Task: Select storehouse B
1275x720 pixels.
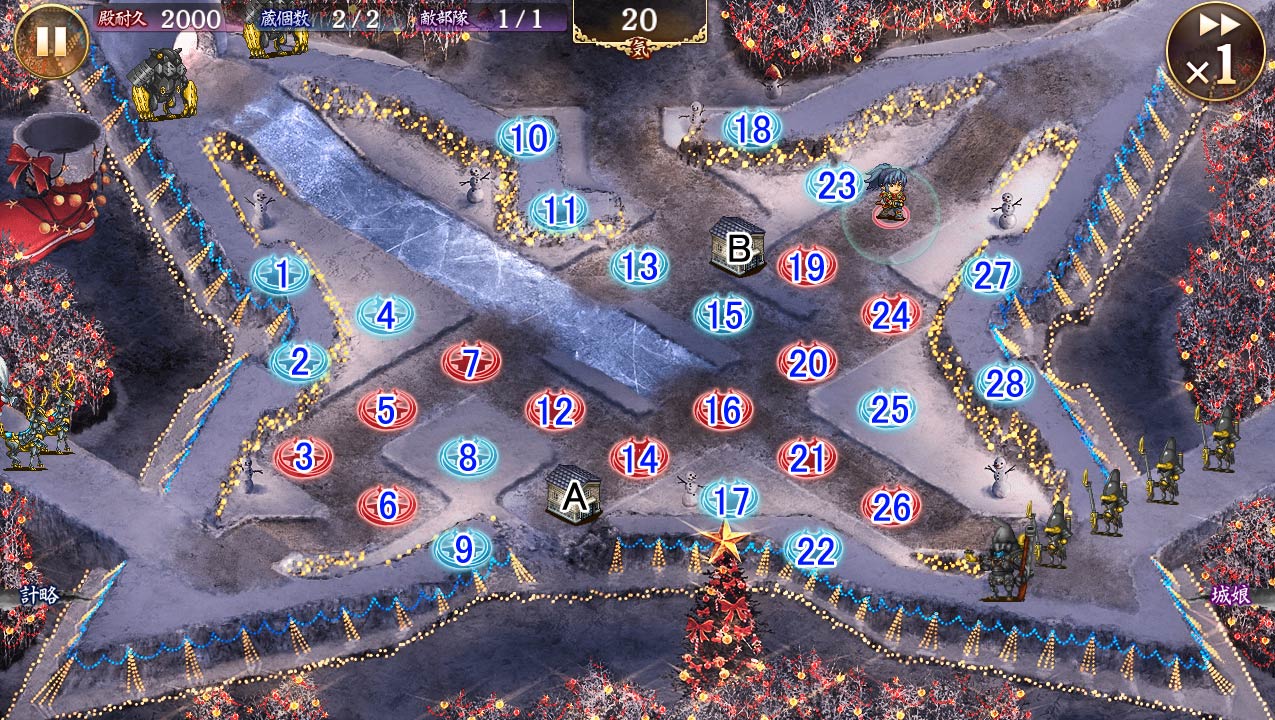Action: pyautogui.click(x=739, y=247)
